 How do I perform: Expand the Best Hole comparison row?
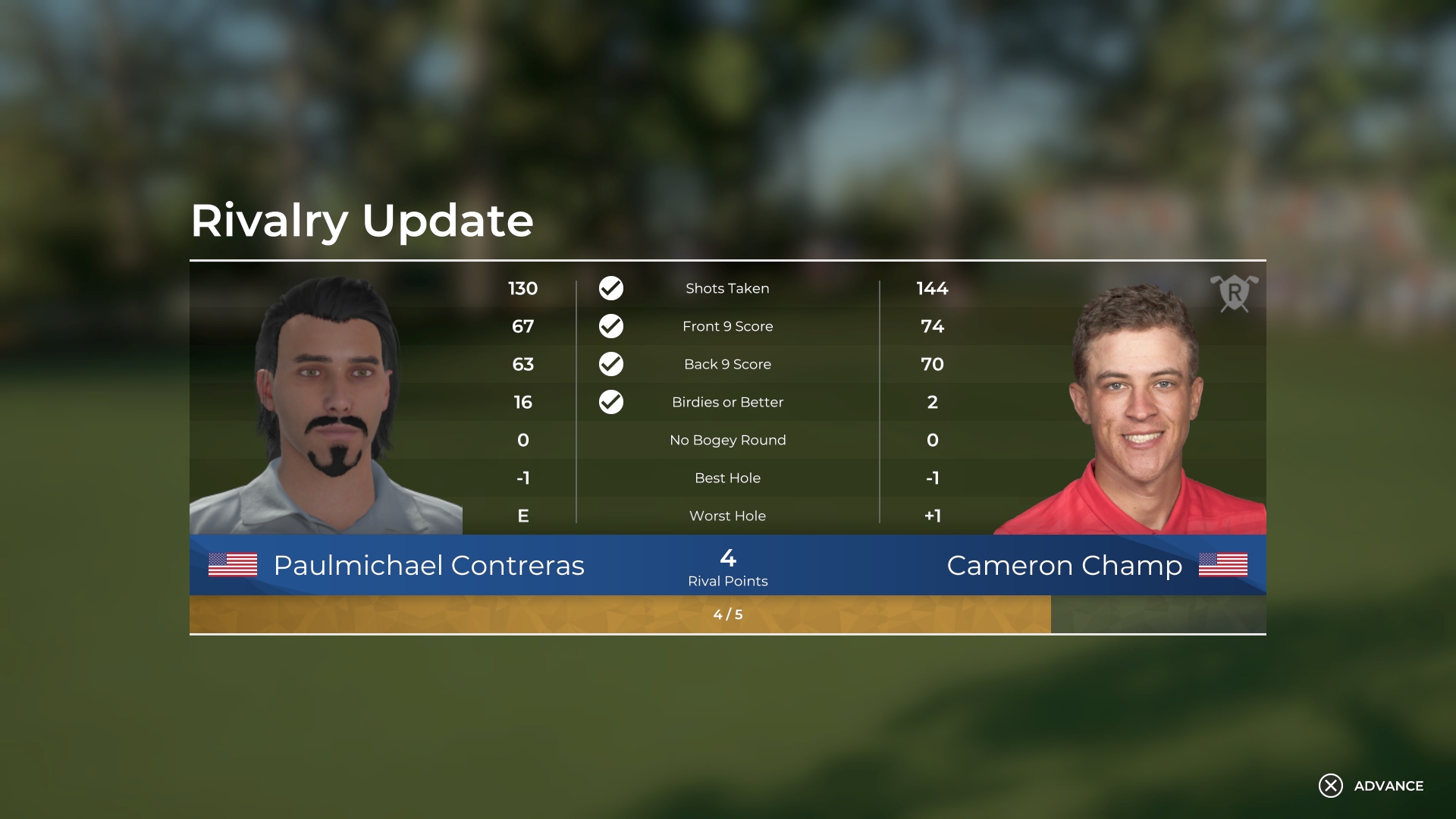coord(727,478)
